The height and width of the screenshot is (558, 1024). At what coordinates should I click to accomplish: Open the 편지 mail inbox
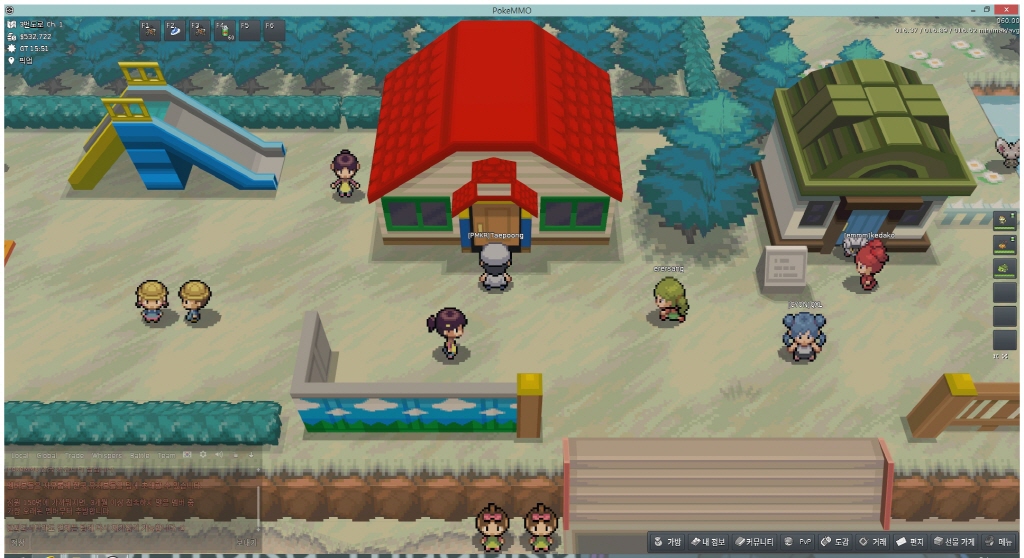(x=910, y=542)
